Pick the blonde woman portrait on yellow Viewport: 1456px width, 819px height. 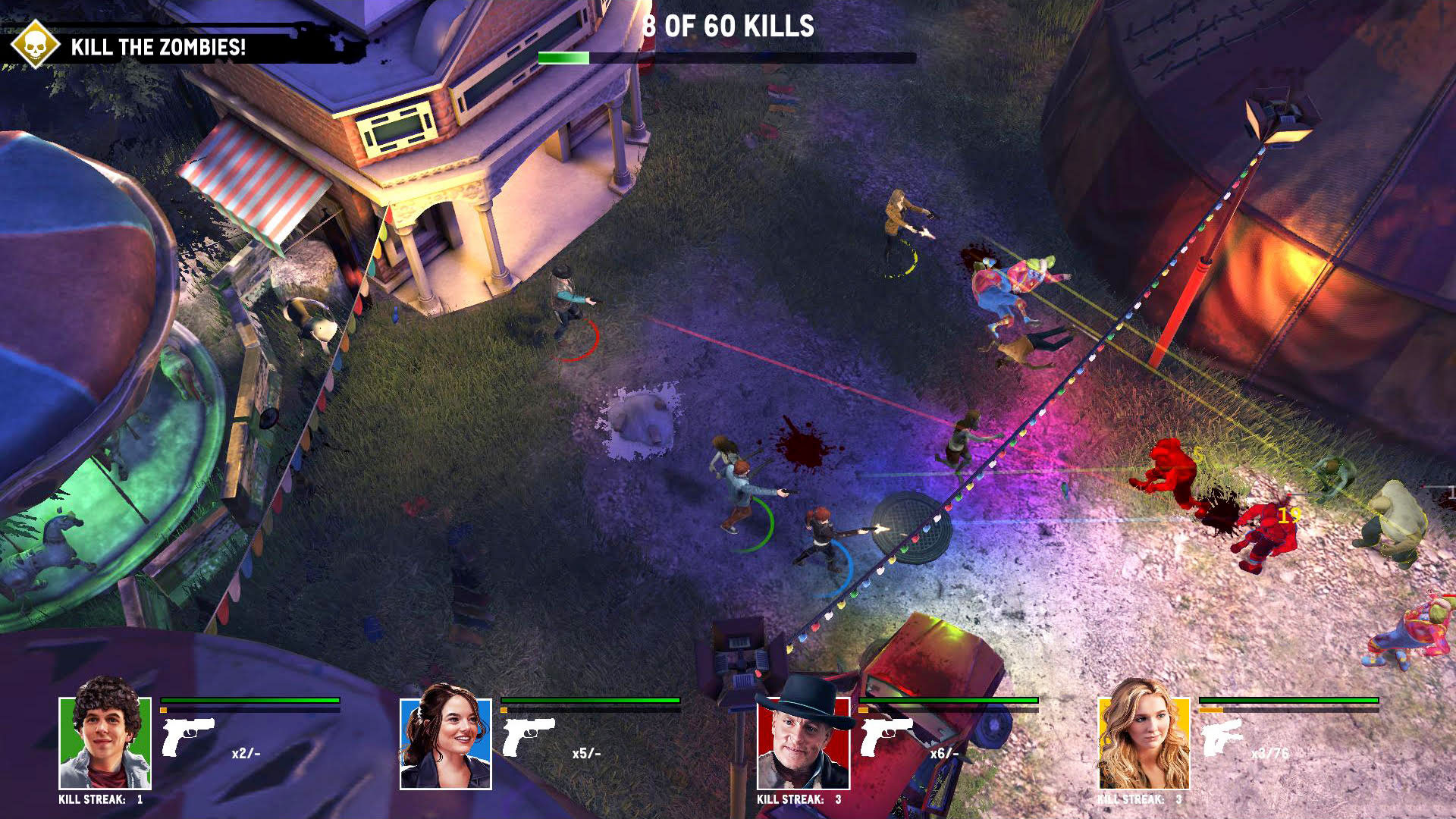pos(1144,743)
